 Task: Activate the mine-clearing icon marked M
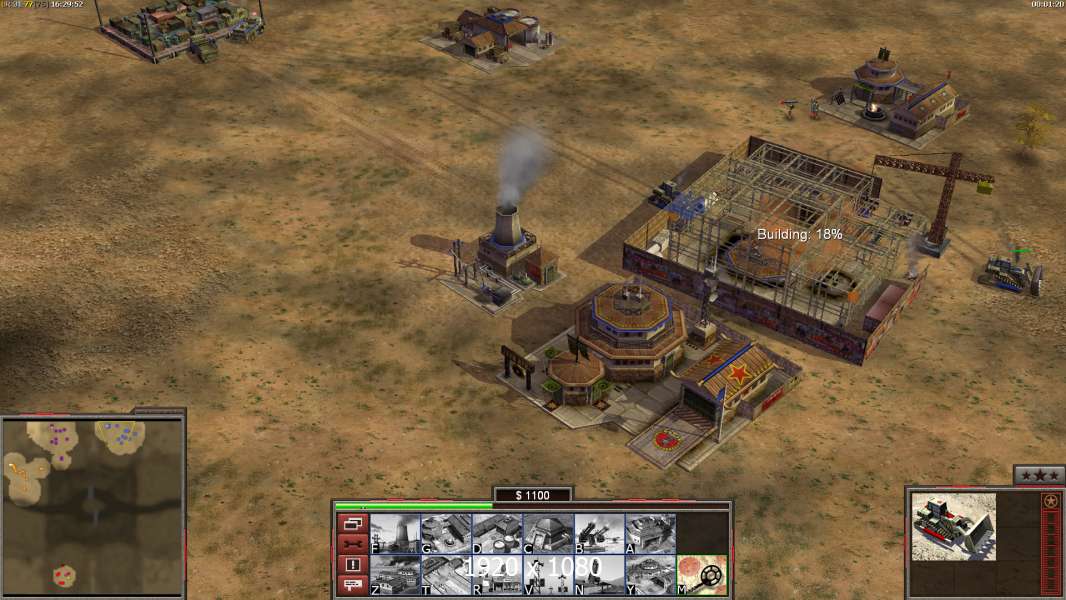point(702,575)
